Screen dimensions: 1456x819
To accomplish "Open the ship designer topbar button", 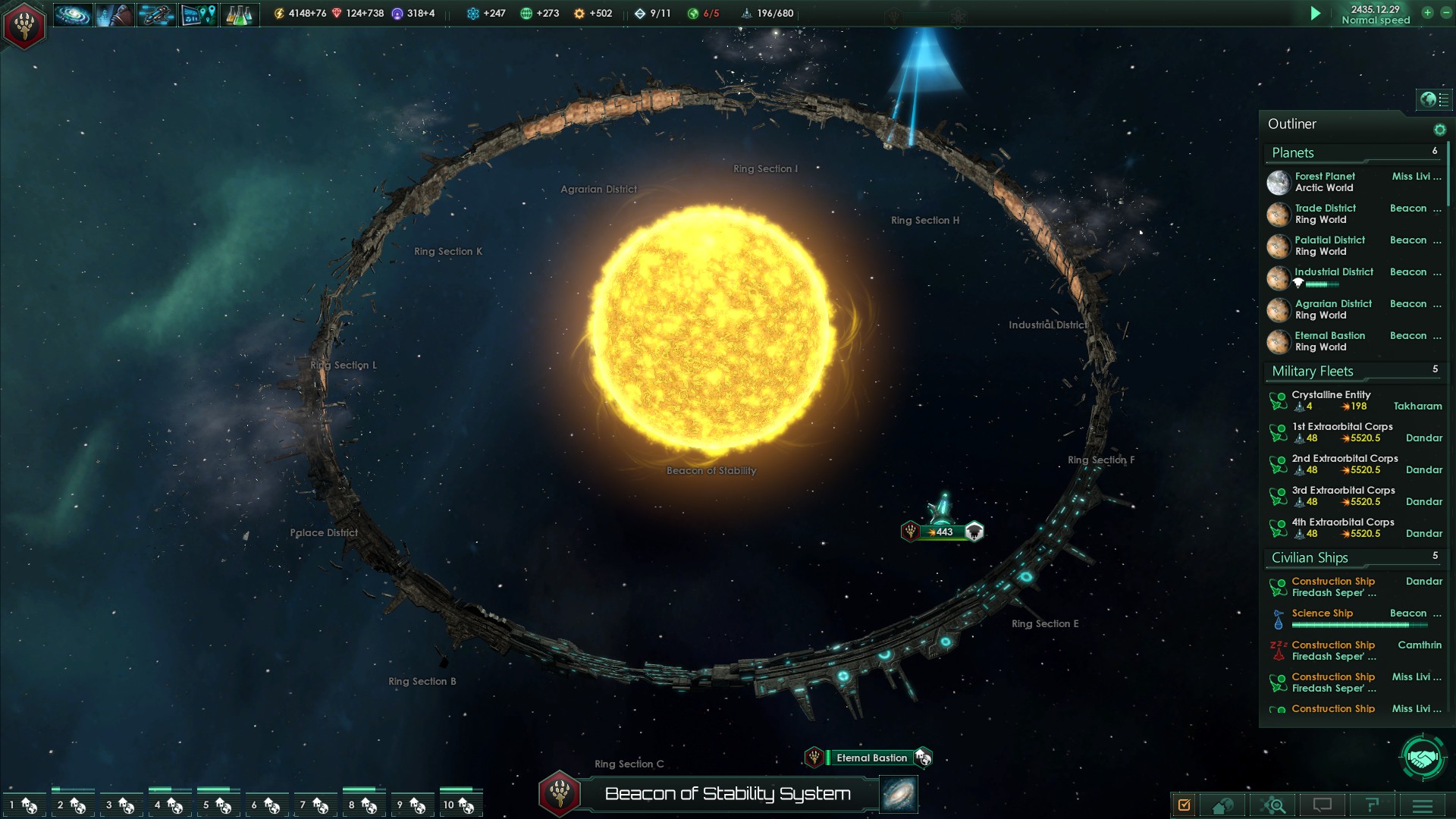I will 155,14.
